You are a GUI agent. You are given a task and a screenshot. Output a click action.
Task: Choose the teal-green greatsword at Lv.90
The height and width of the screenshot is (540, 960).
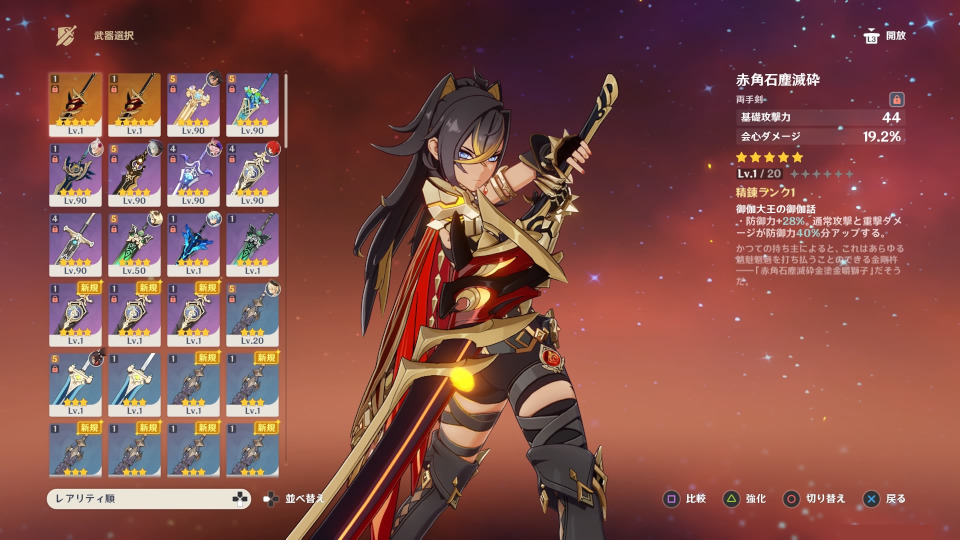coord(252,104)
